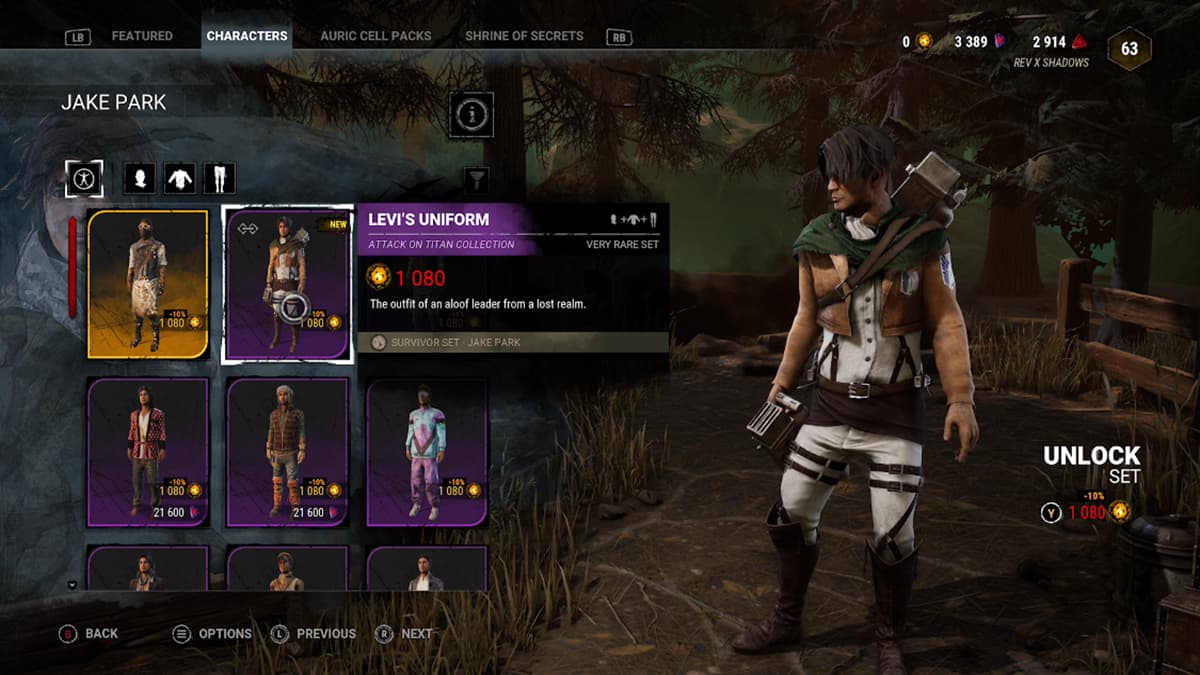The height and width of the screenshot is (675, 1200).
Task: Open the Shrine of Secrets tab
Action: click(x=524, y=36)
